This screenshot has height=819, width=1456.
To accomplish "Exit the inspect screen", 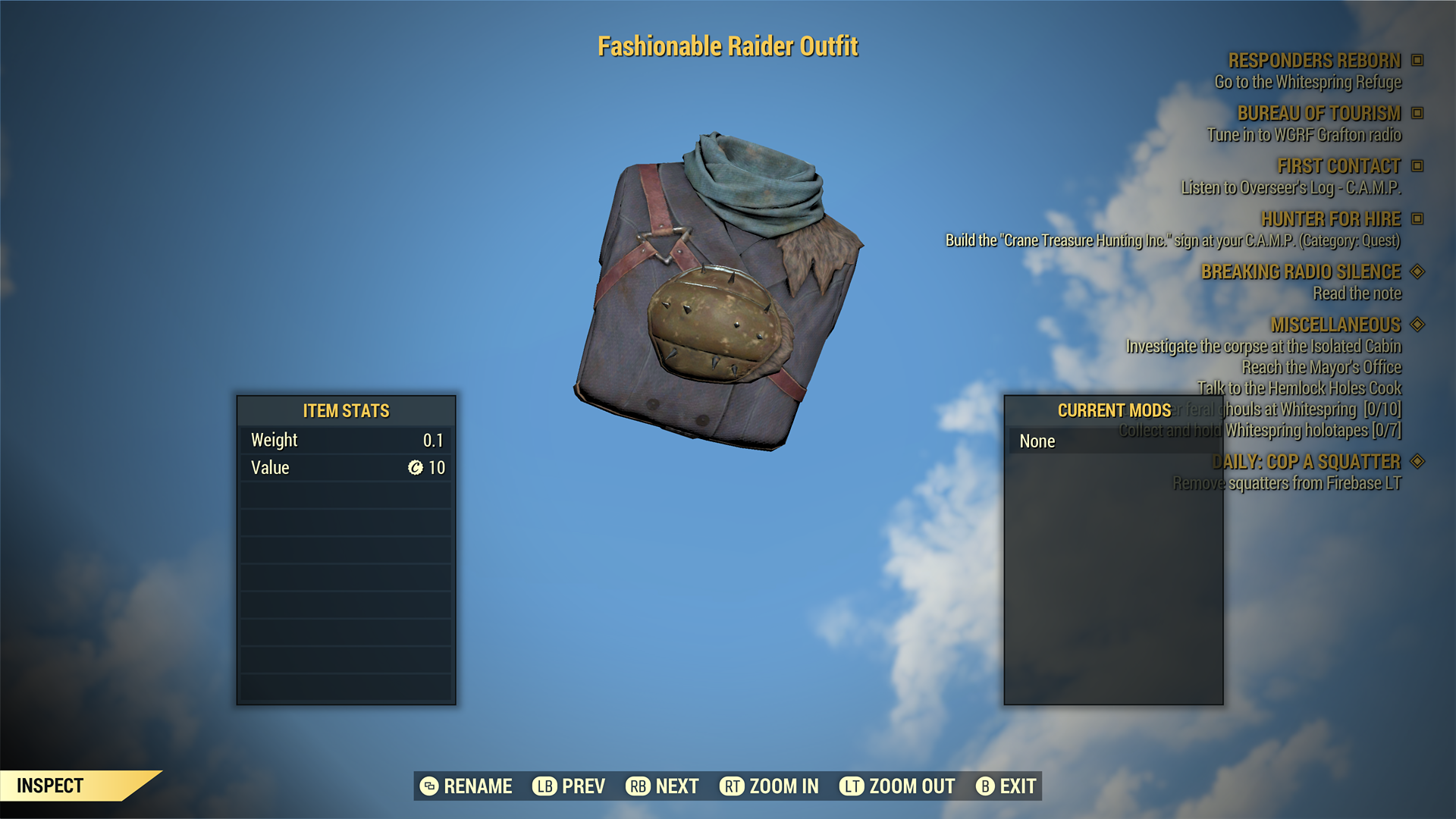I will [x=1006, y=786].
